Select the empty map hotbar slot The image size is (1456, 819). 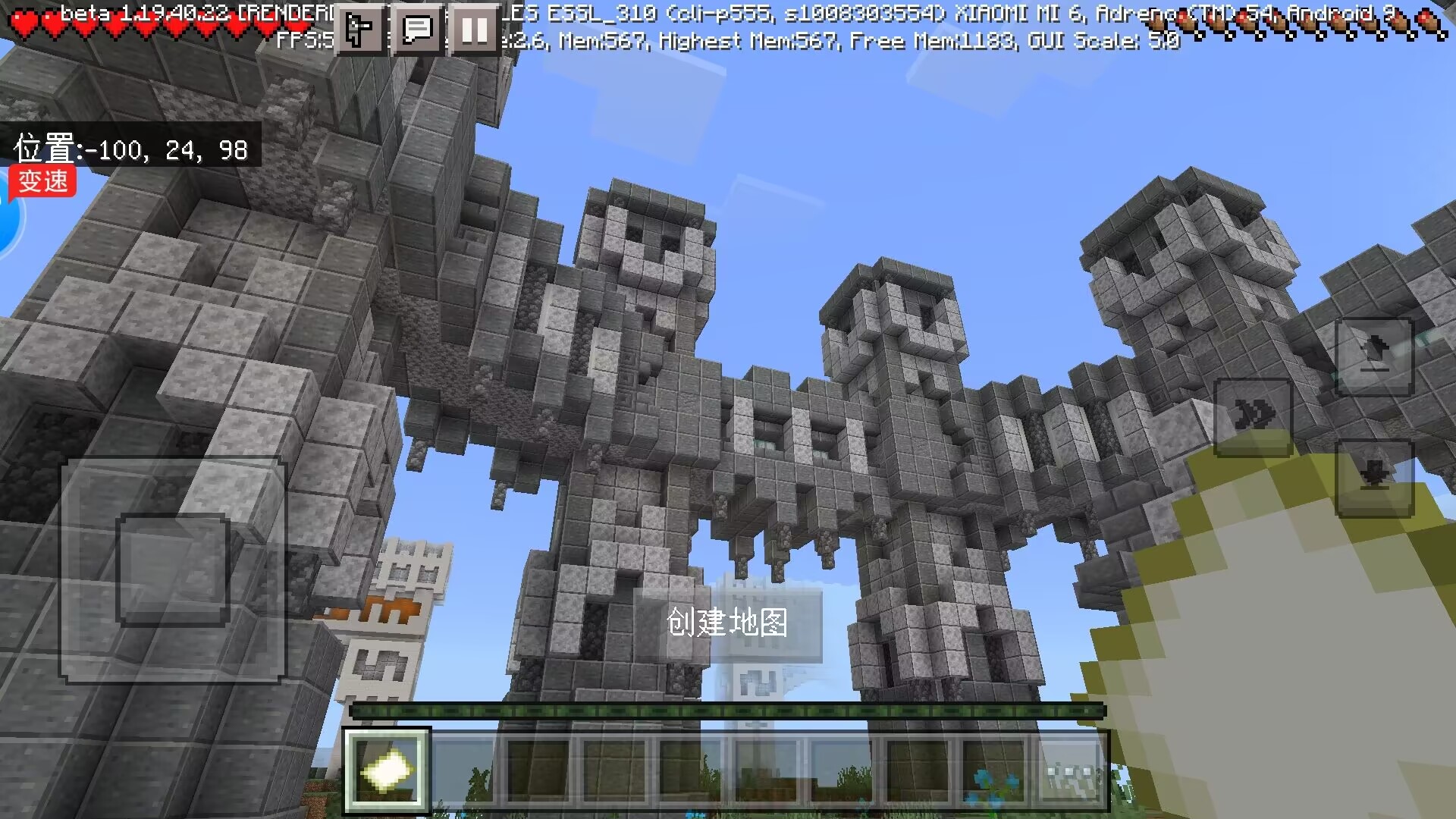tap(387, 770)
